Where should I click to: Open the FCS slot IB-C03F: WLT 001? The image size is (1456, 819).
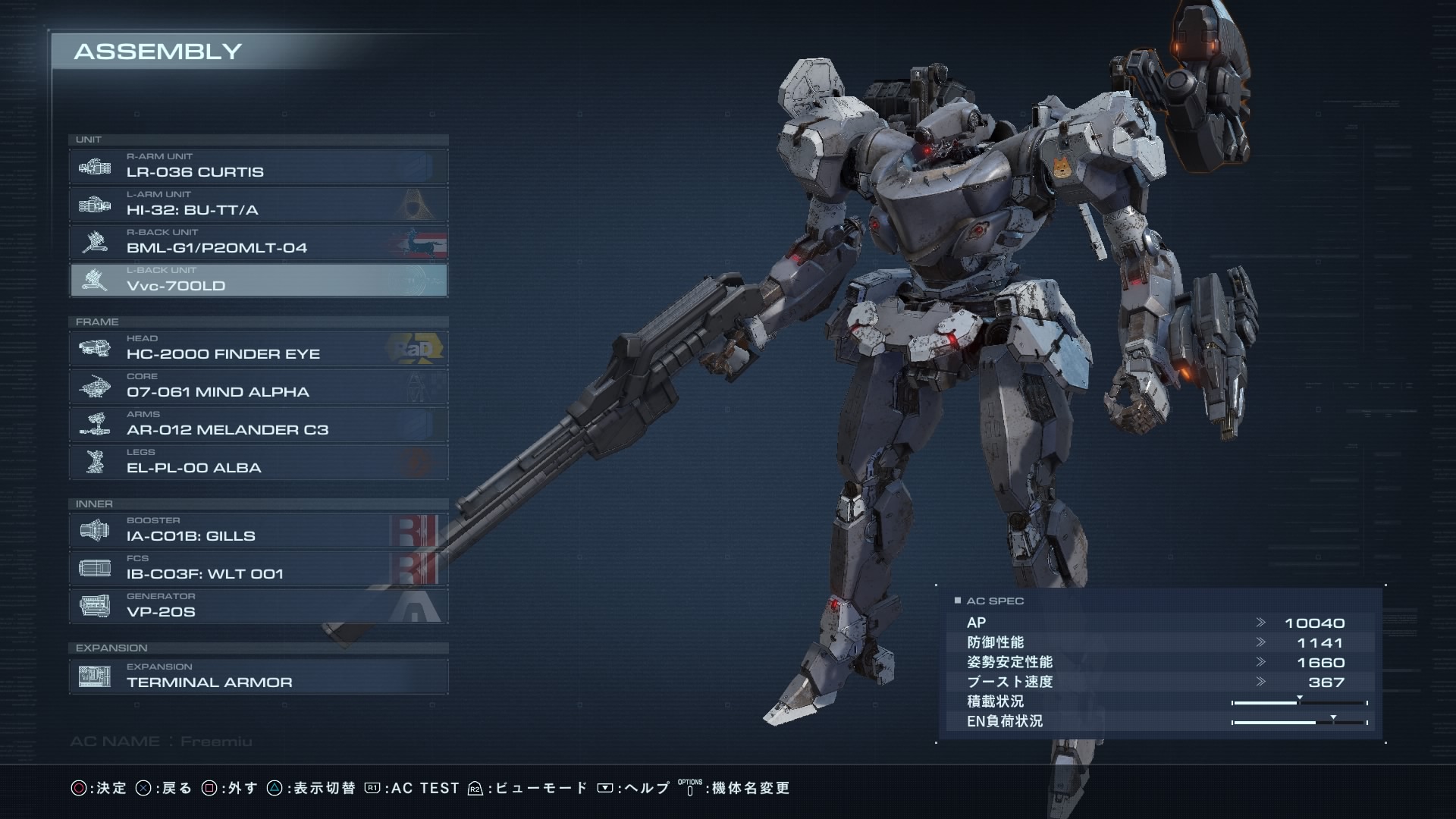(x=258, y=568)
